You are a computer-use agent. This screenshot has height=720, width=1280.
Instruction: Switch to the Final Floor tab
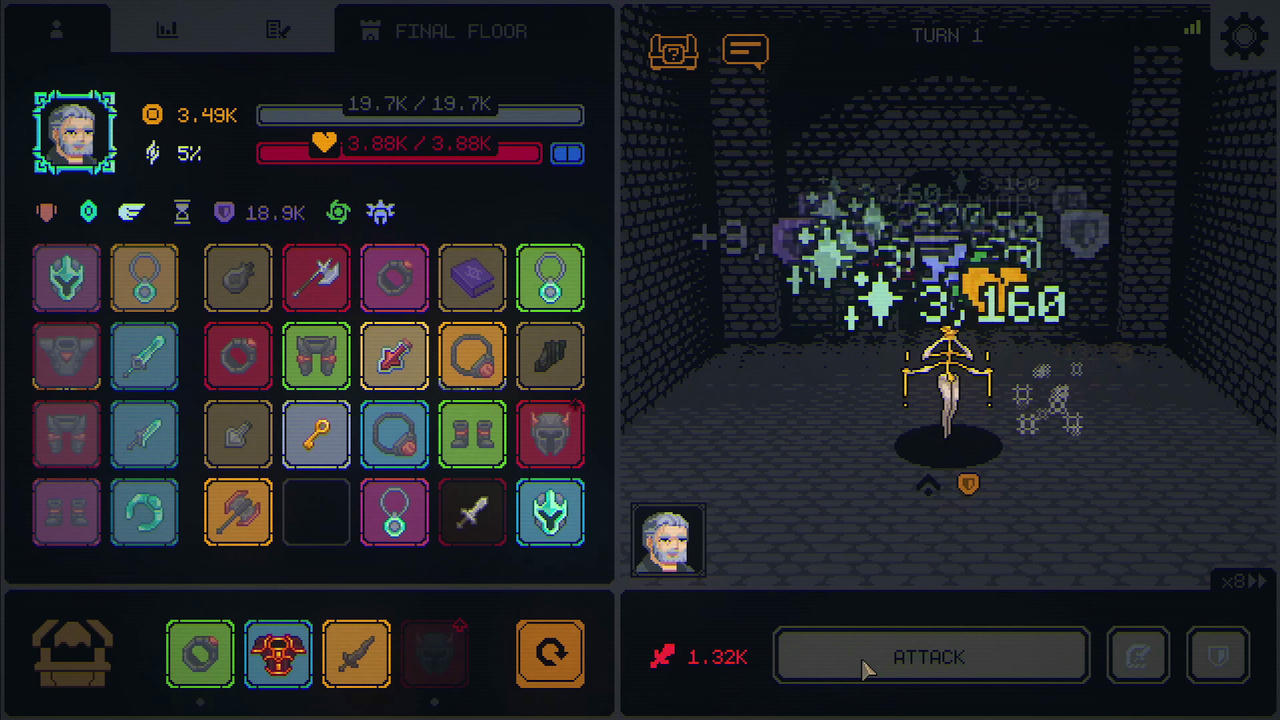click(x=445, y=31)
